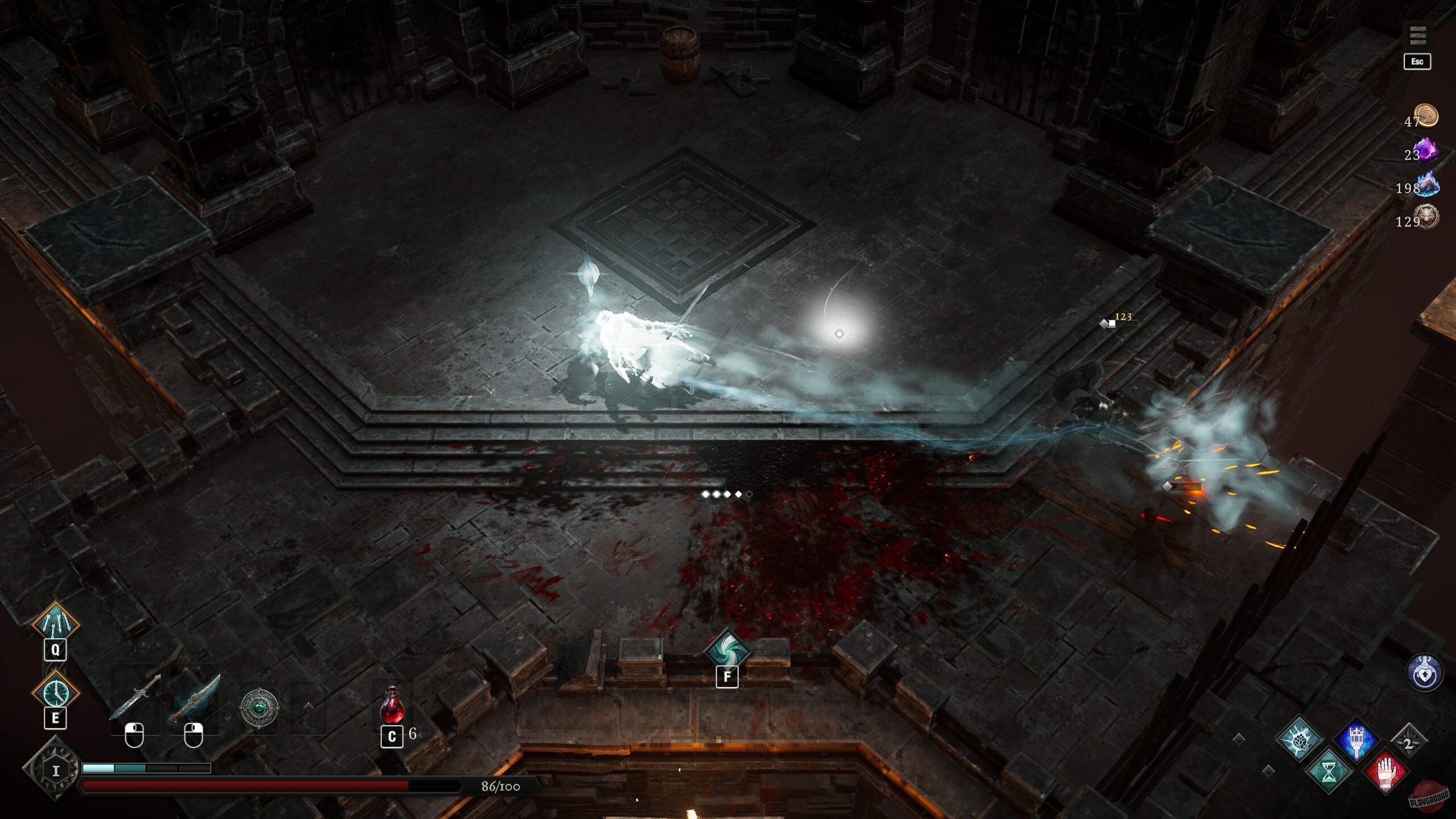
Task: Open the pause menu via Esc button
Action: click(x=1417, y=61)
